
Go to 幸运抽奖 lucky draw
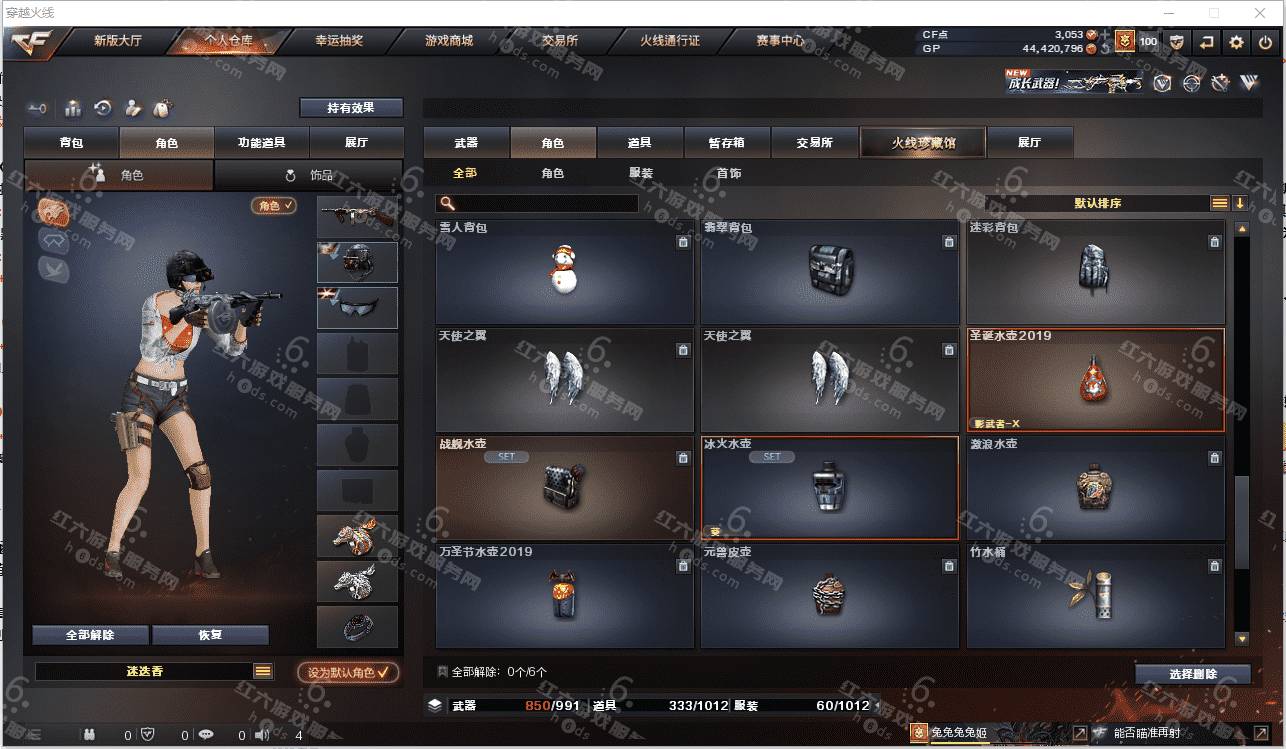[339, 41]
